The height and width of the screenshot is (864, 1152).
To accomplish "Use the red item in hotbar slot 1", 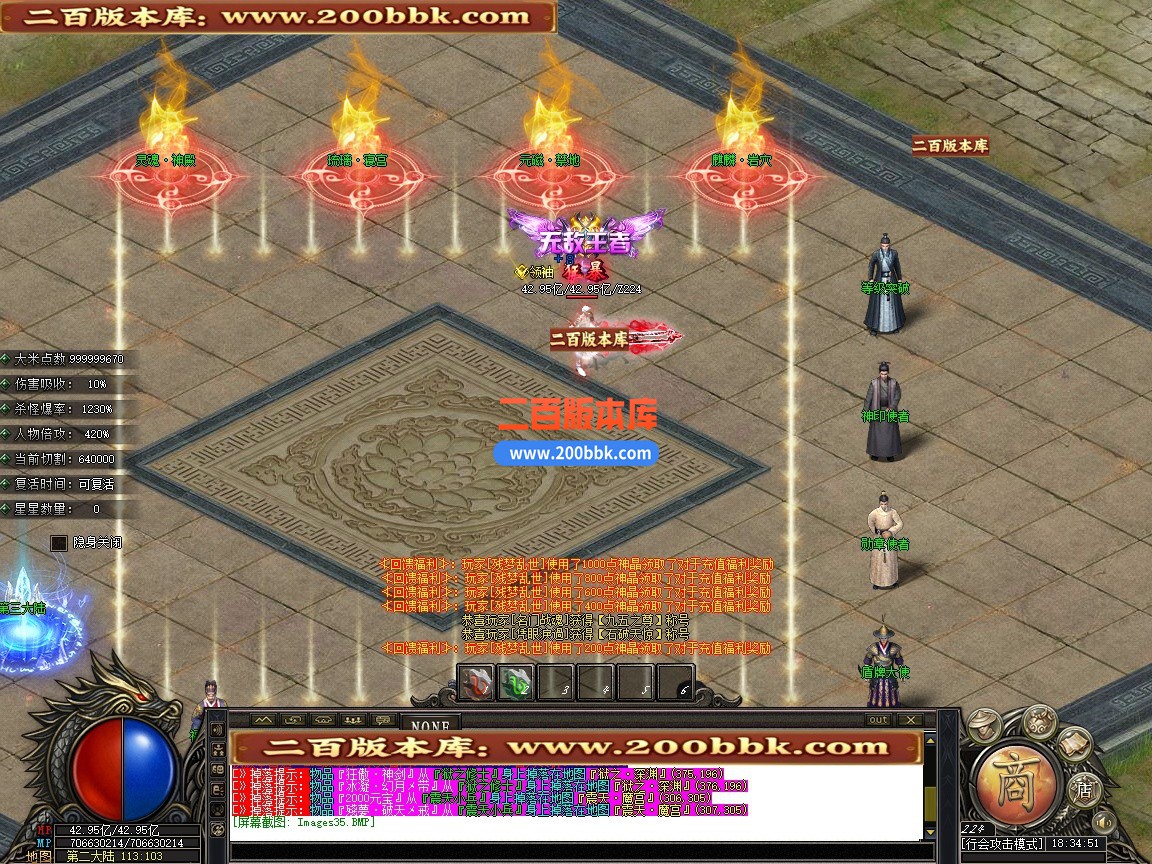I will pos(476,683).
